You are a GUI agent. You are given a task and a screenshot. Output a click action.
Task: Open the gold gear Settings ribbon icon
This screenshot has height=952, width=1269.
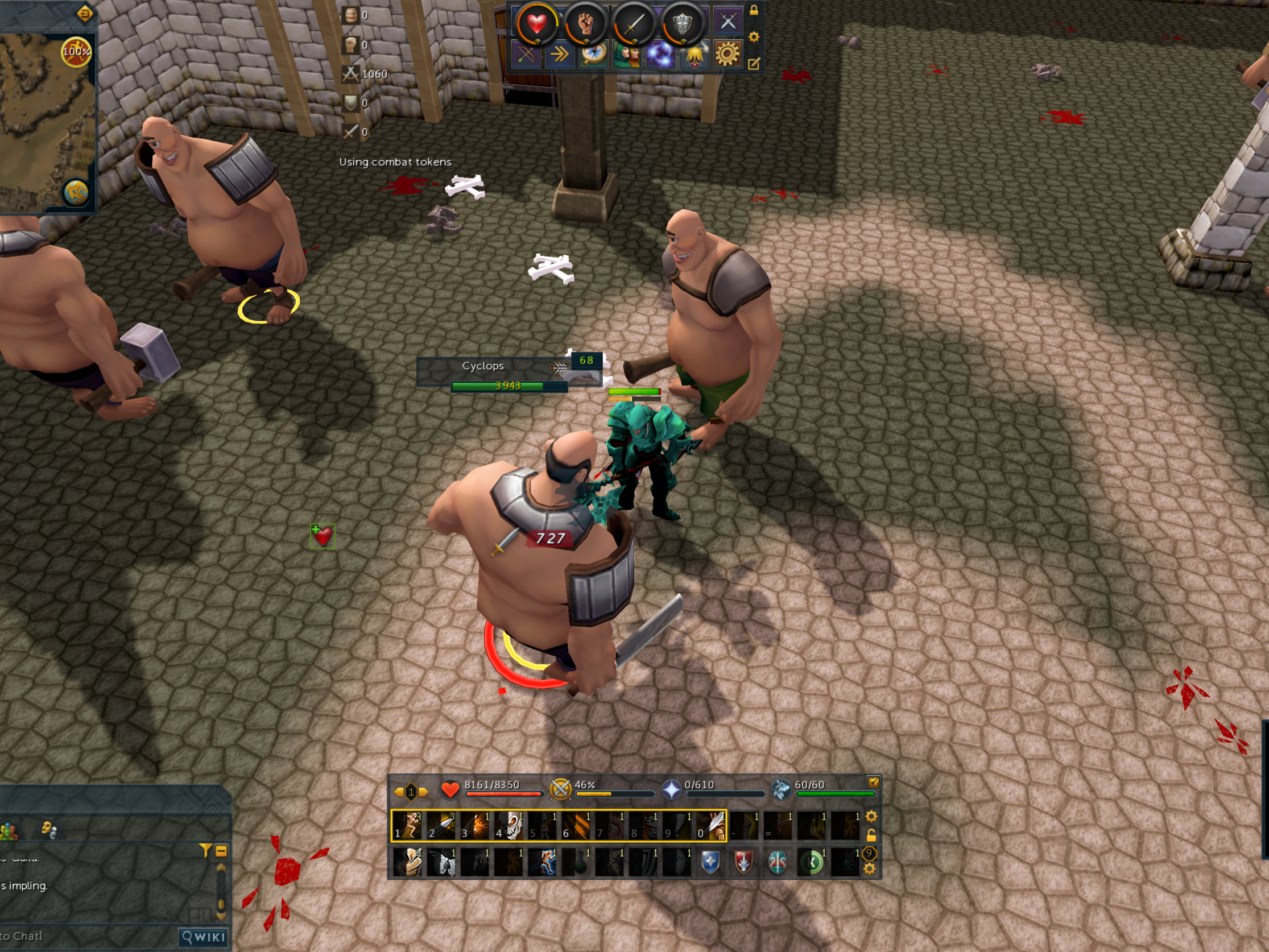click(727, 55)
